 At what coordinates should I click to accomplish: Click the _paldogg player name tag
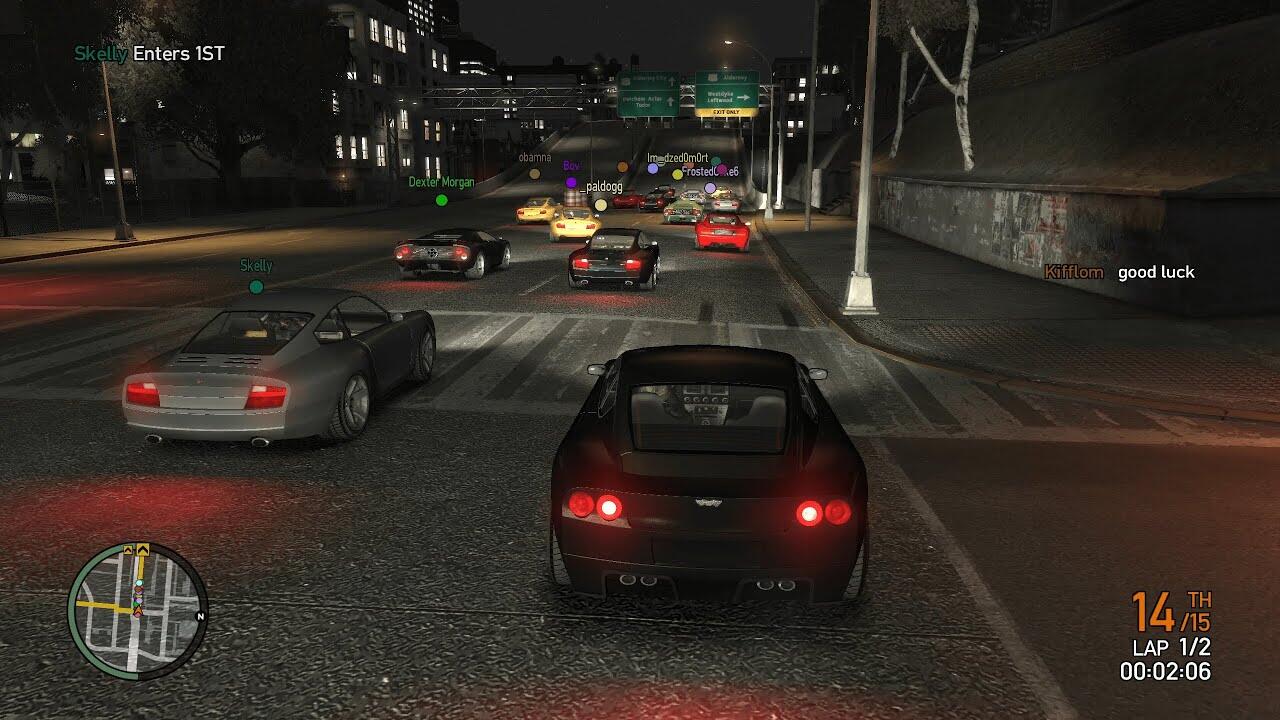(601, 187)
